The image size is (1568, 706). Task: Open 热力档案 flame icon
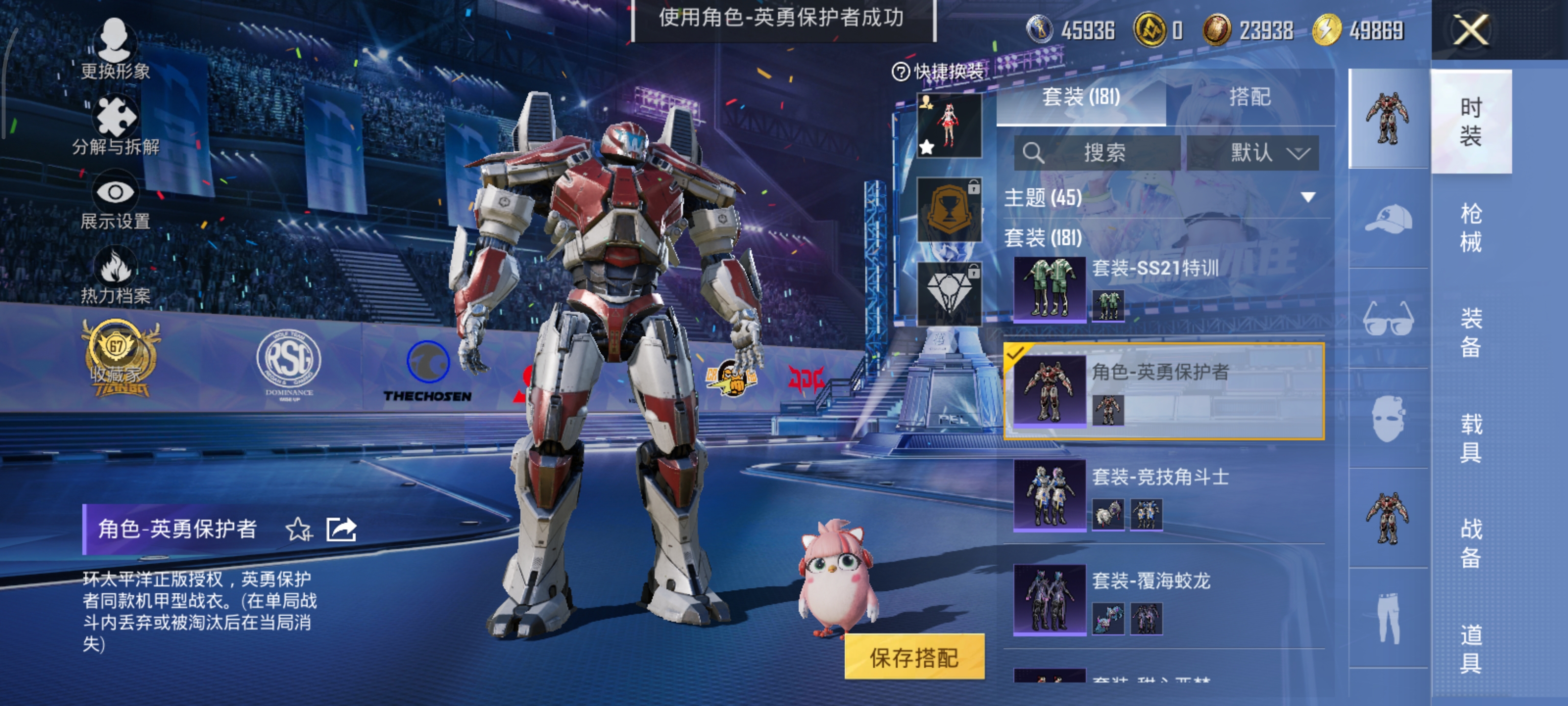[115, 276]
